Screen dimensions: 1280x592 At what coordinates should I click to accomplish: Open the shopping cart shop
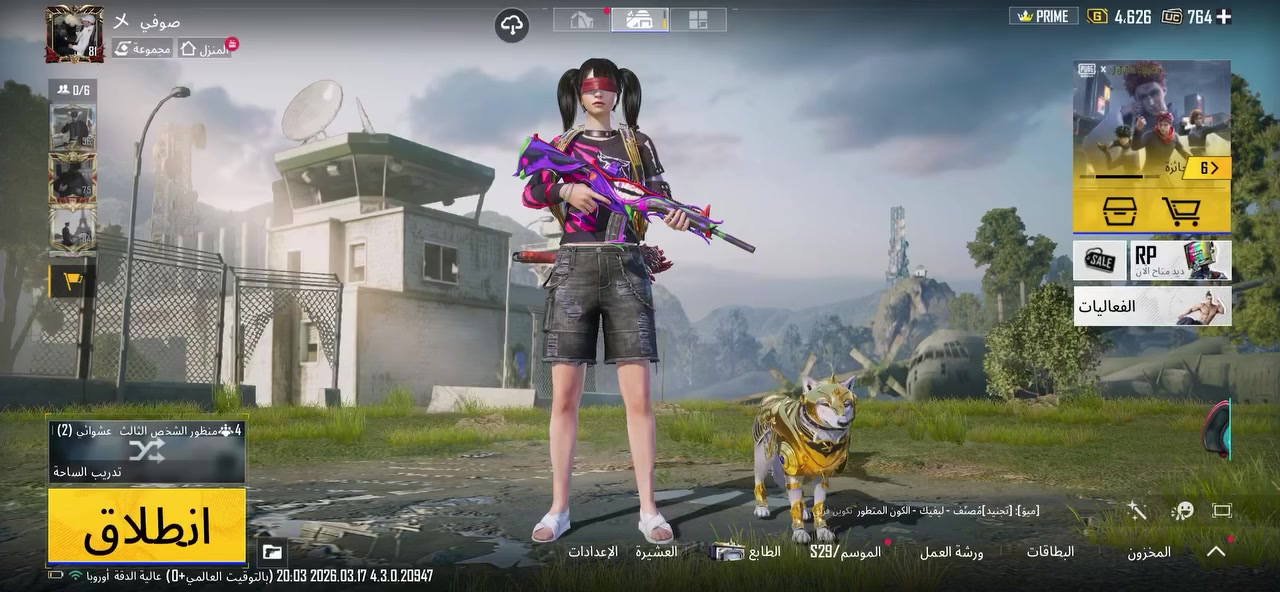(x=1180, y=211)
